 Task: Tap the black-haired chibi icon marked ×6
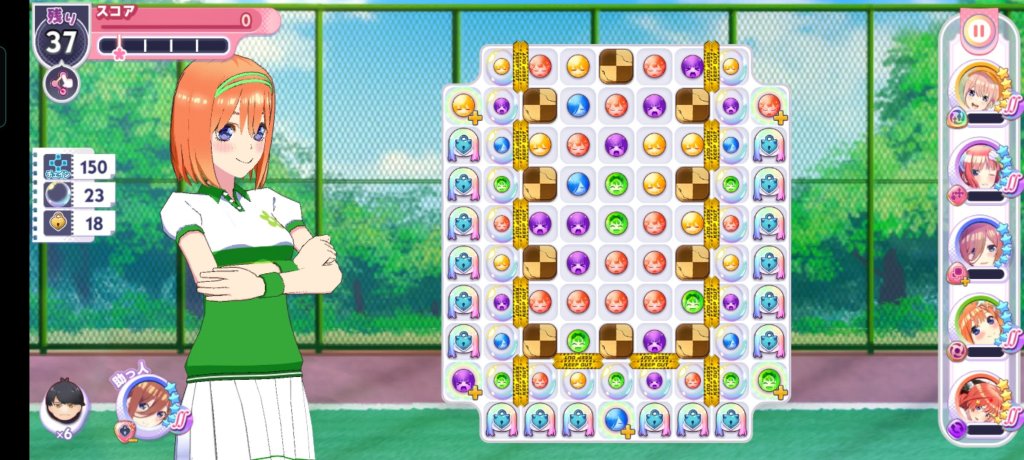tap(62, 406)
